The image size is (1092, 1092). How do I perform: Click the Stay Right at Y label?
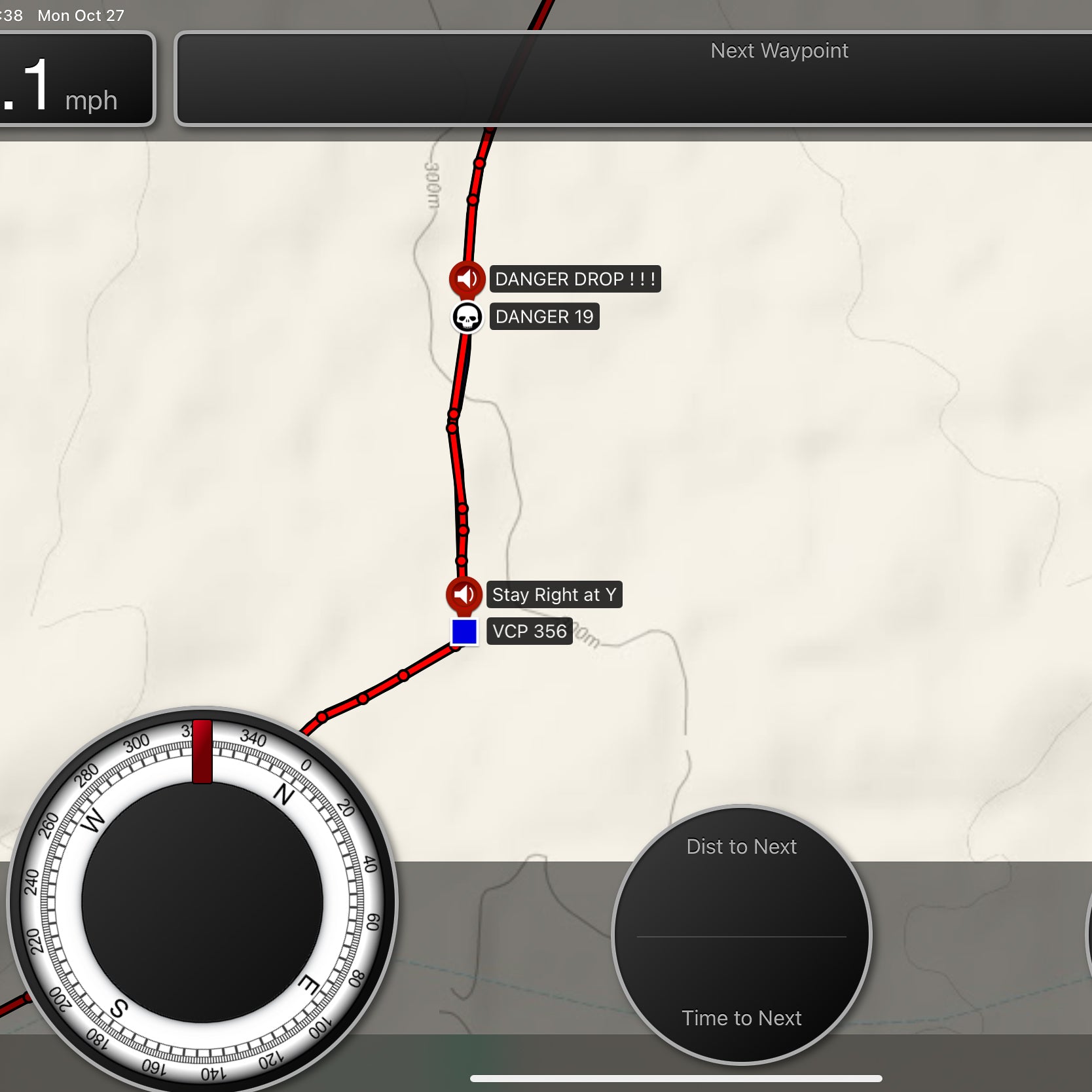554,595
